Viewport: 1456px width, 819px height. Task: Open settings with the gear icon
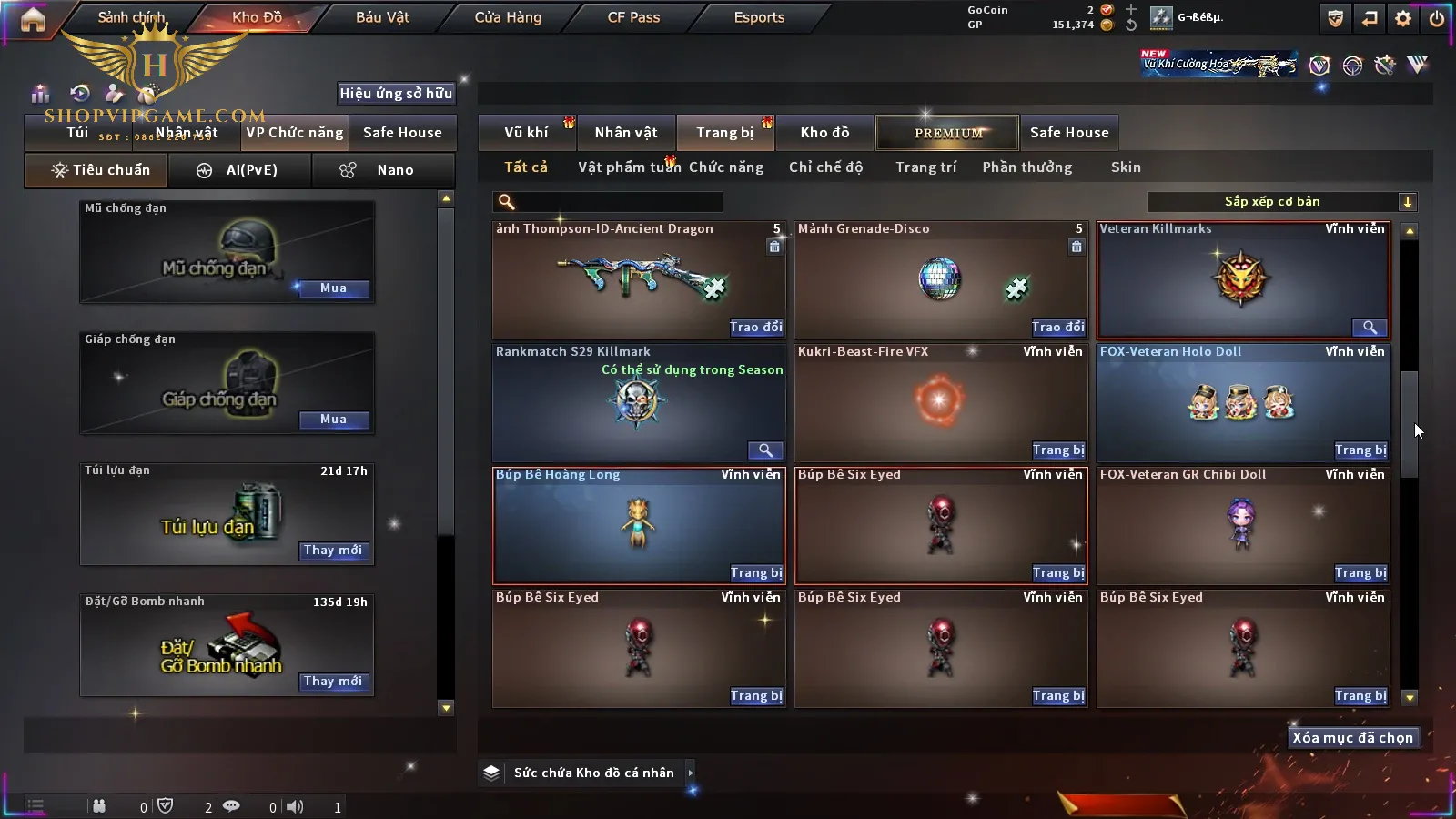coord(1403,18)
